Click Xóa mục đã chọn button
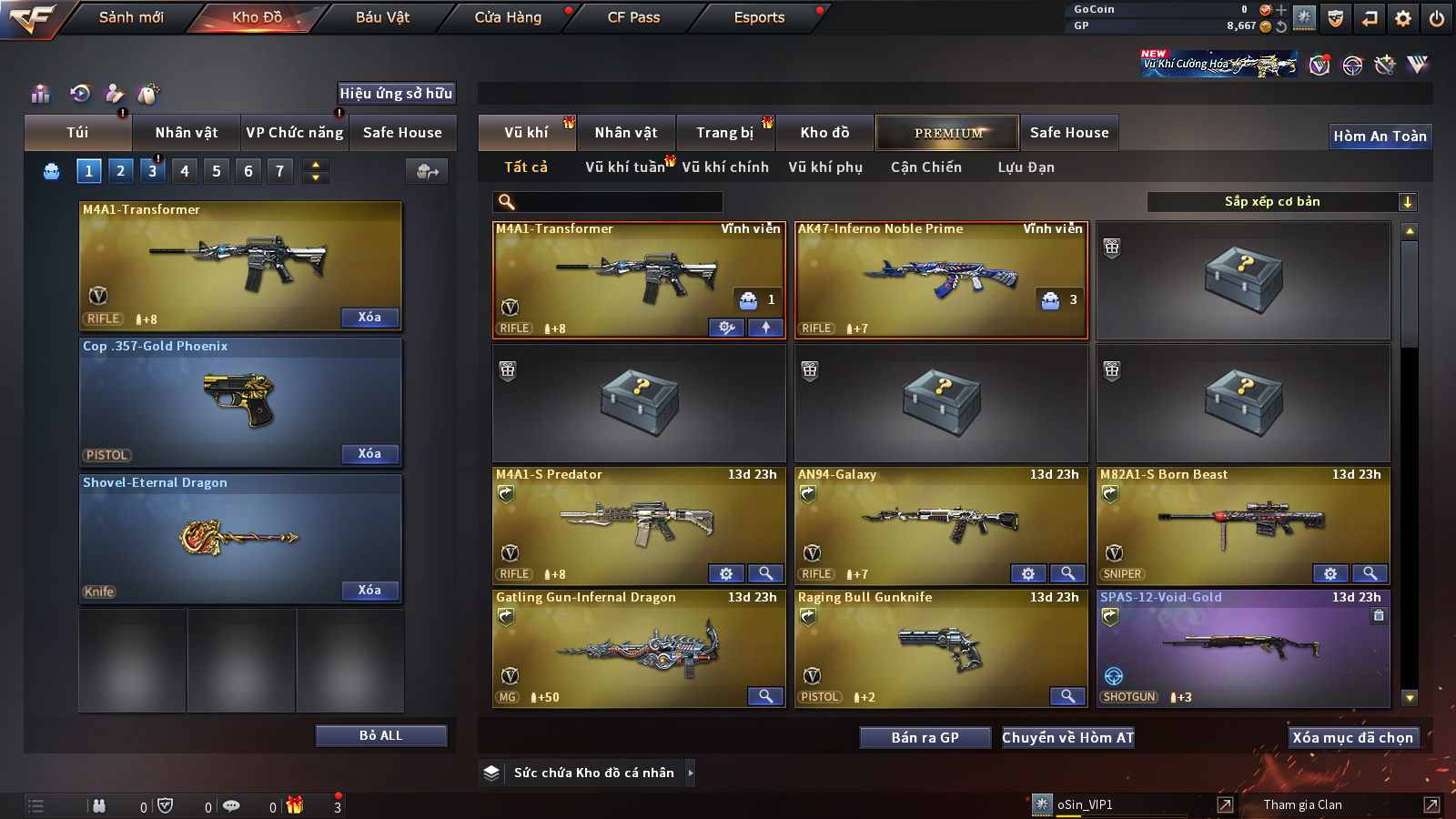The image size is (1456, 819). click(1352, 738)
